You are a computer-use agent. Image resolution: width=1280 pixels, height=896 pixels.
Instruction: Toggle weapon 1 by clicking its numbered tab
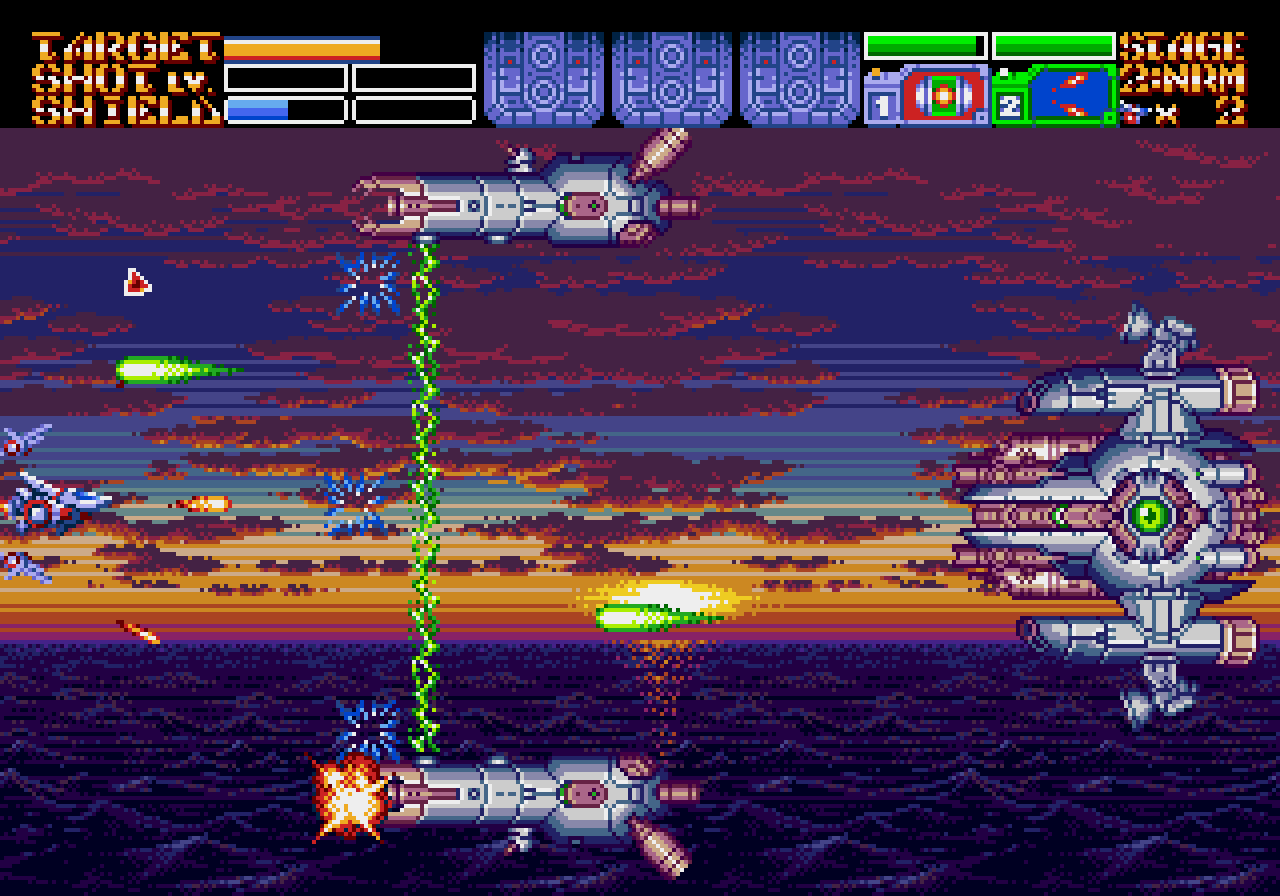coord(884,105)
